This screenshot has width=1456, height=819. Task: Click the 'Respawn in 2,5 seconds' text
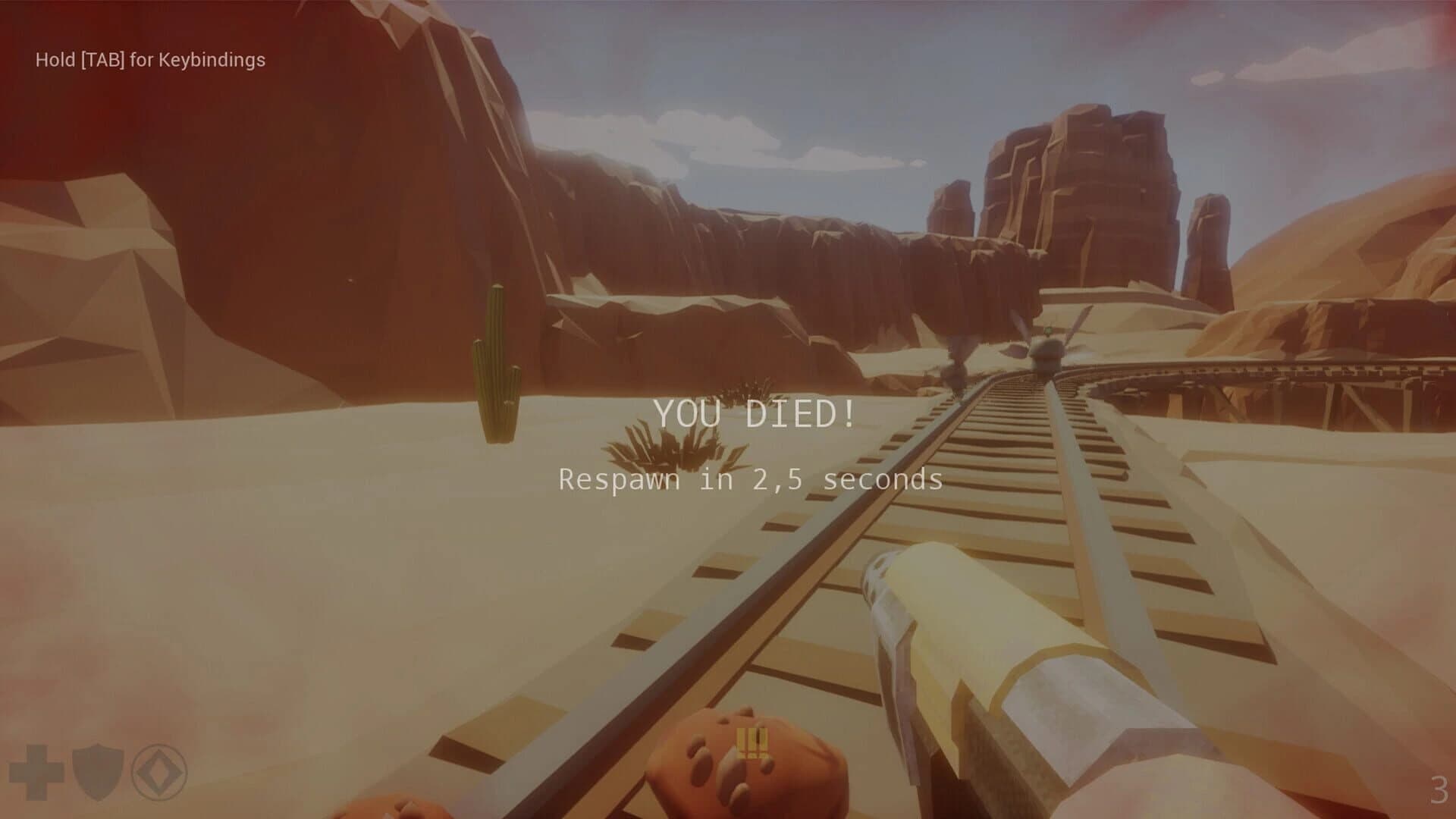point(751,479)
